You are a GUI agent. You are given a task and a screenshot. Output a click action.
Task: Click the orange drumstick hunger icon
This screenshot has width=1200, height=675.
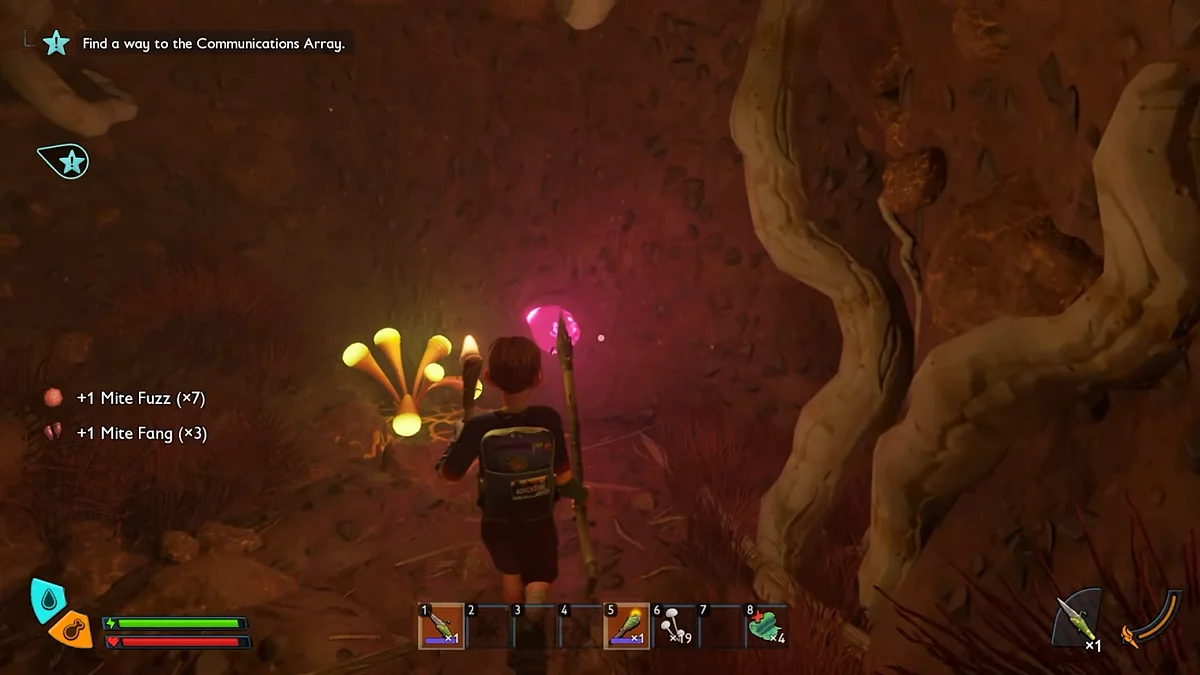[x=71, y=630]
